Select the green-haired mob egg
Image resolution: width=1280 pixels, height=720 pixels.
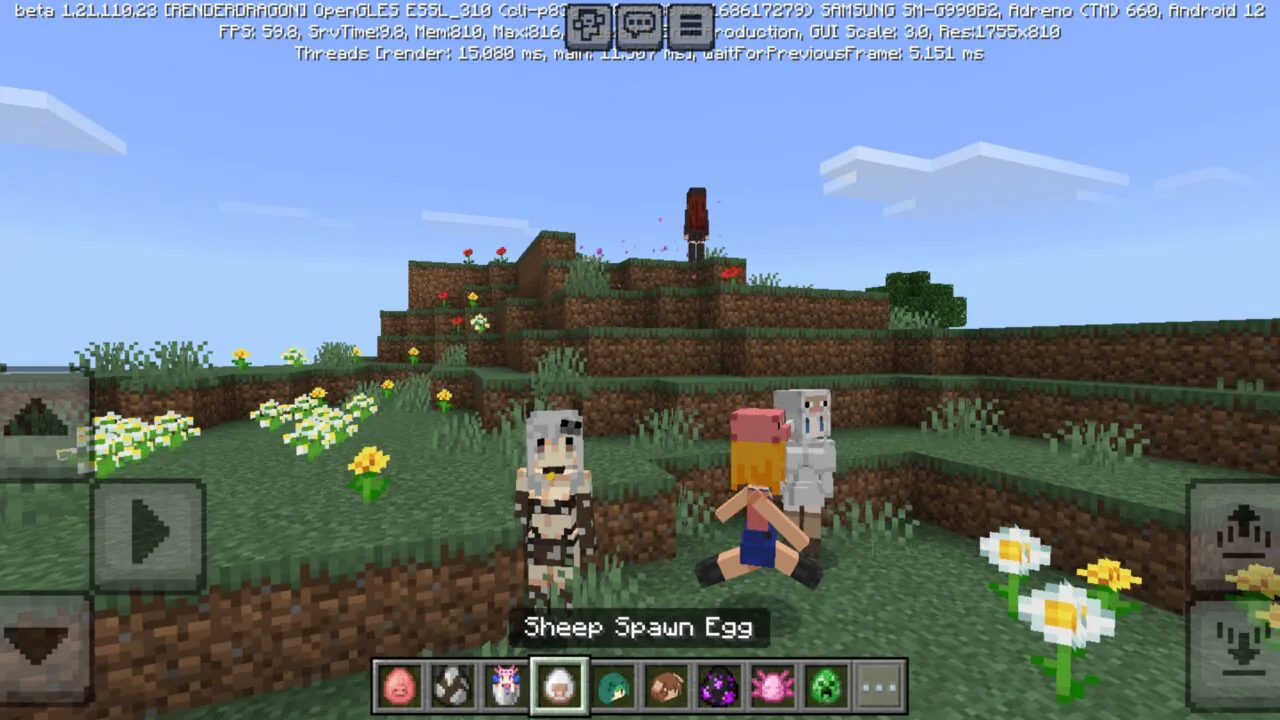tap(613, 684)
